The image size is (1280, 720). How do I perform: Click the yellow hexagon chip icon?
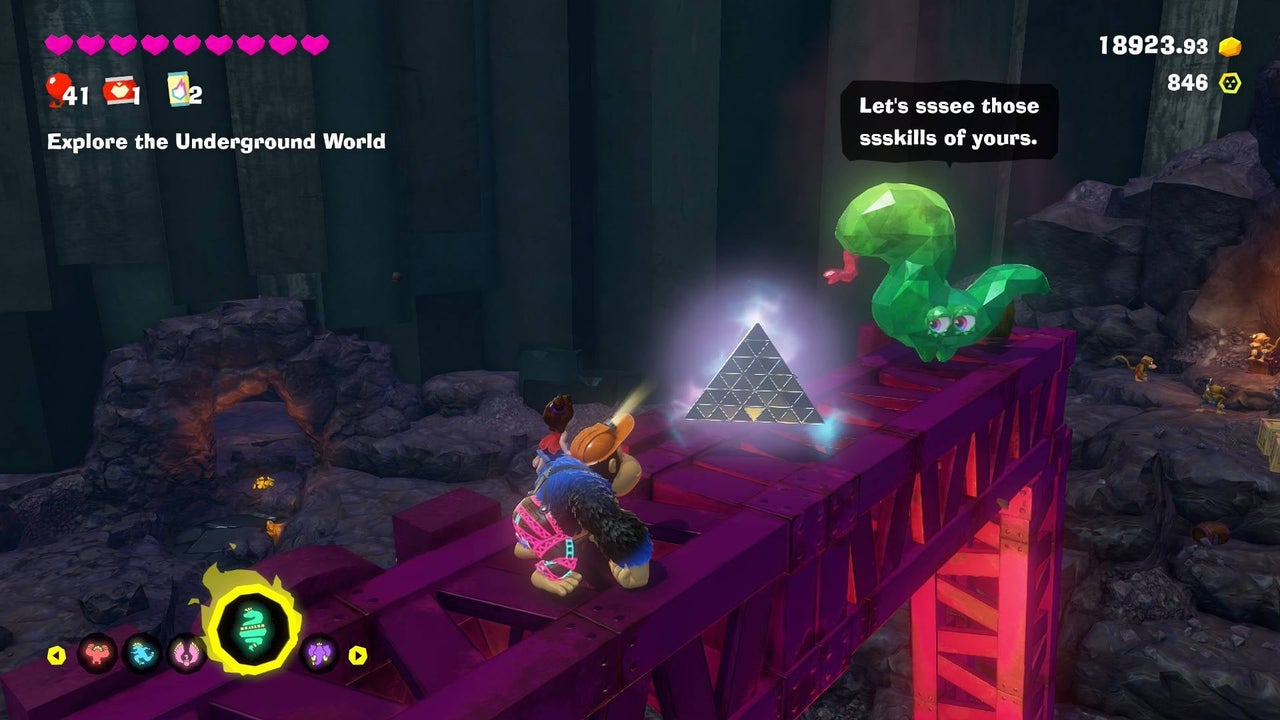[1230, 83]
